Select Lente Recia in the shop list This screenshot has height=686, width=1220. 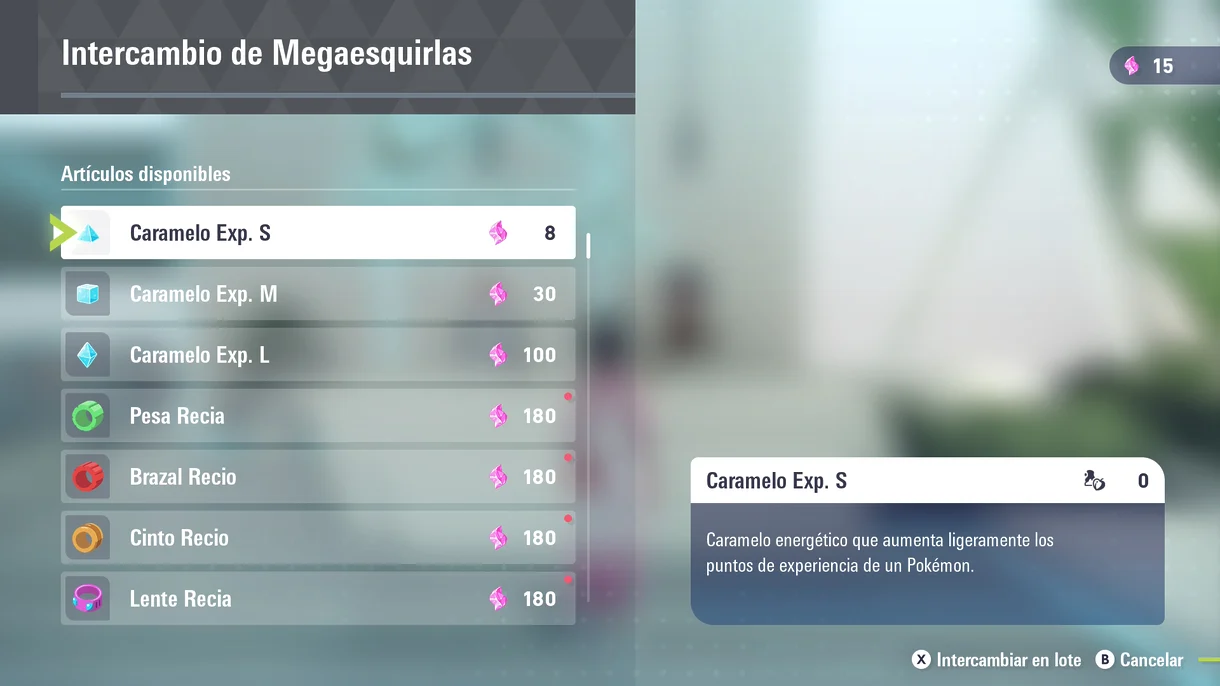pyautogui.click(x=318, y=599)
